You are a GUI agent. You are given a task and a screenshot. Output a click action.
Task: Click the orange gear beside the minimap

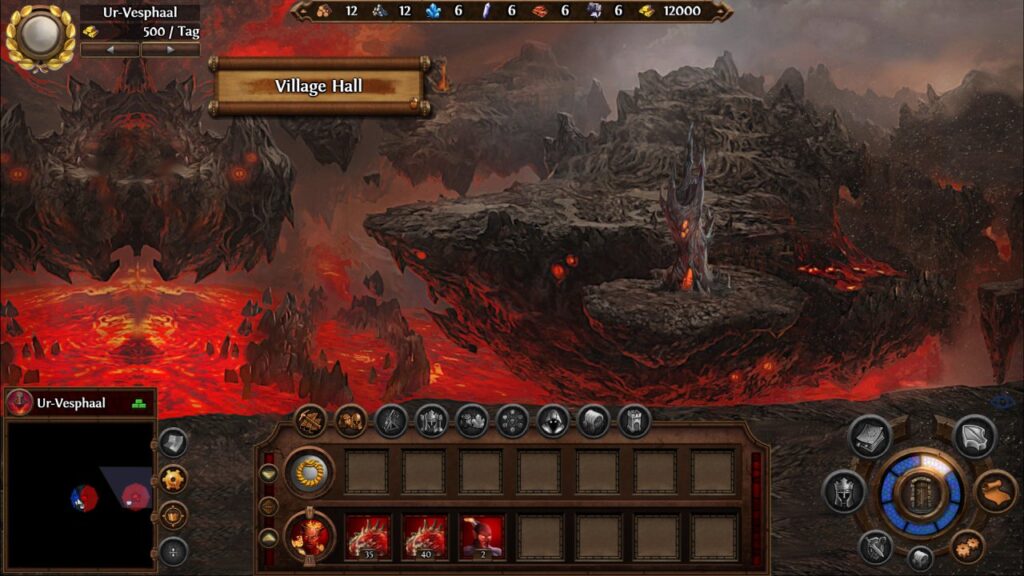174,478
